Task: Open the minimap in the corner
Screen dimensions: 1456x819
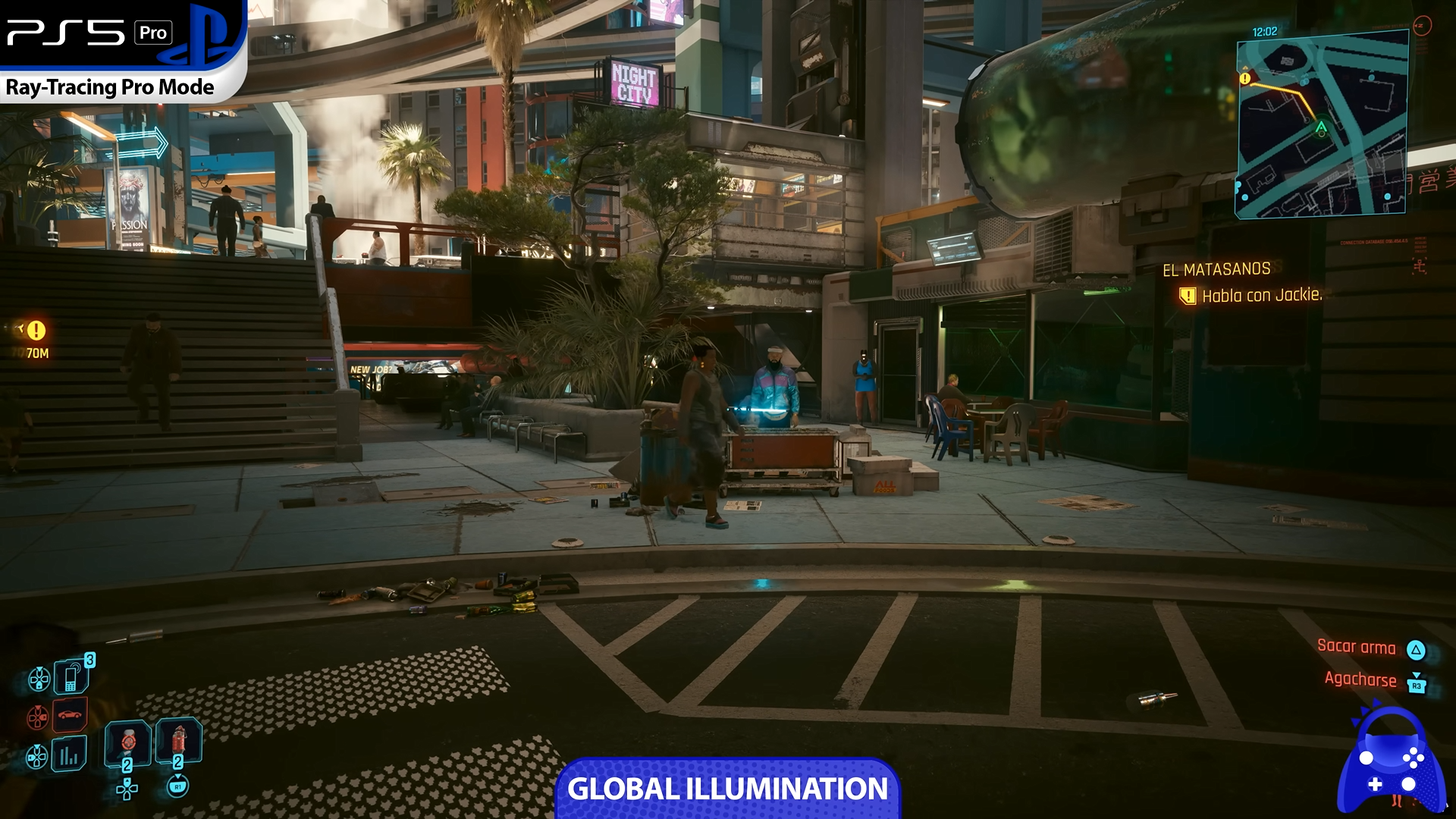Action: point(1322,125)
